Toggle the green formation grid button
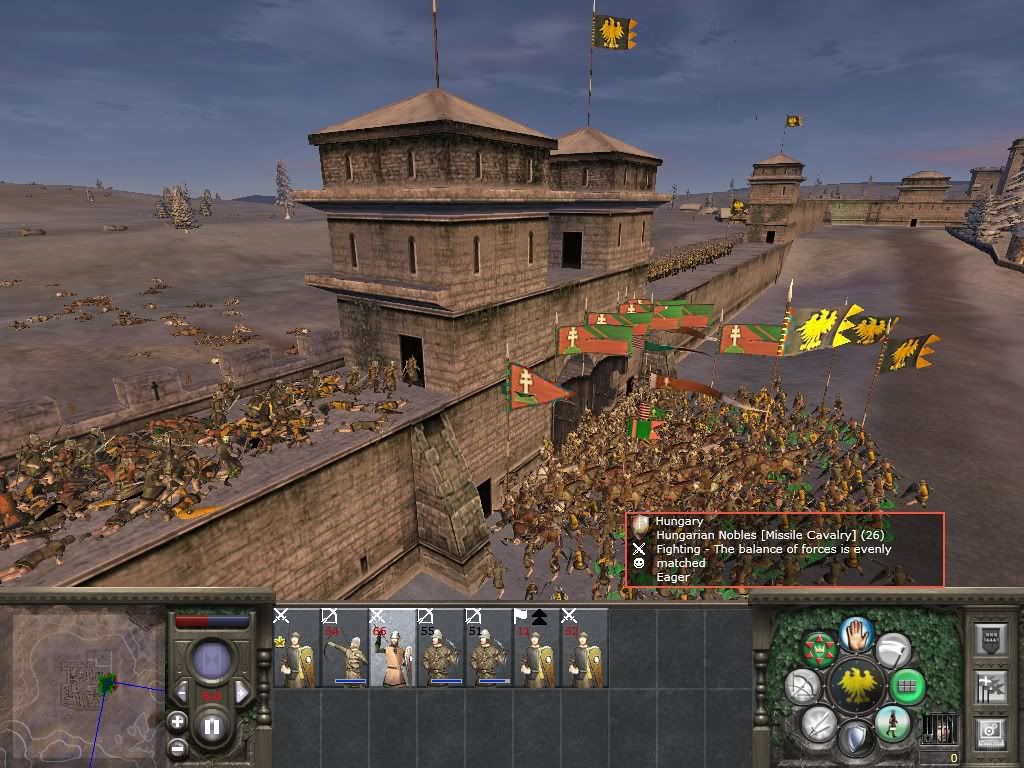1024x768 pixels. tap(908, 687)
